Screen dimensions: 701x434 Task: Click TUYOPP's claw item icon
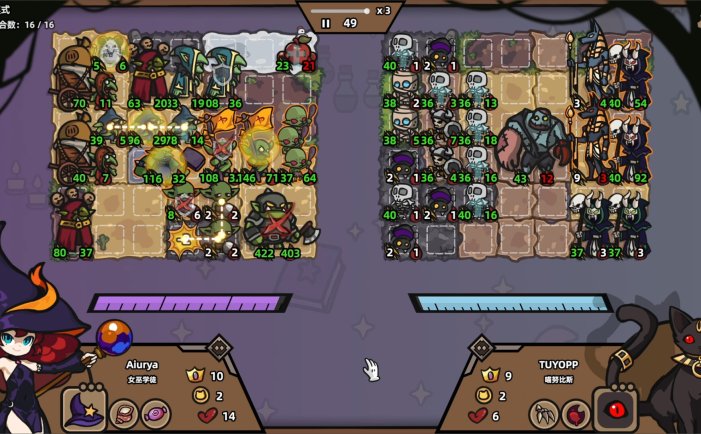point(542,412)
